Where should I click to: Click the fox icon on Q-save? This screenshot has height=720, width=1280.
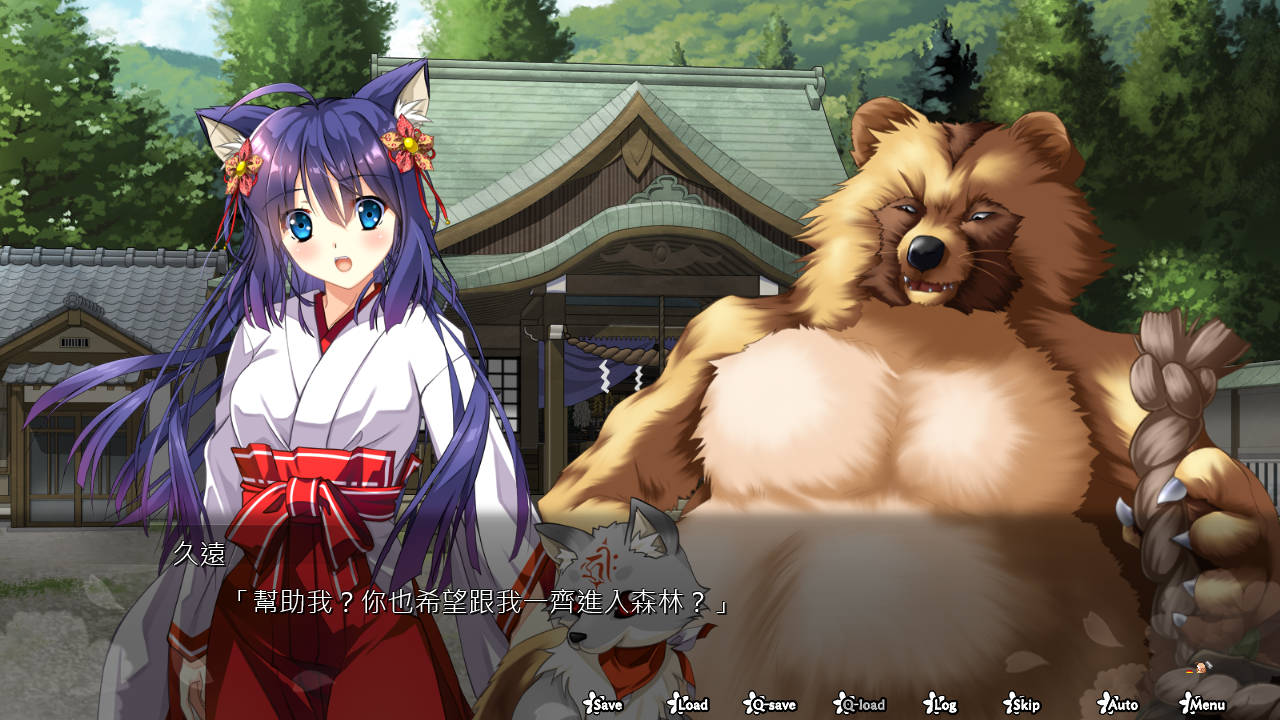[x=750, y=705]
